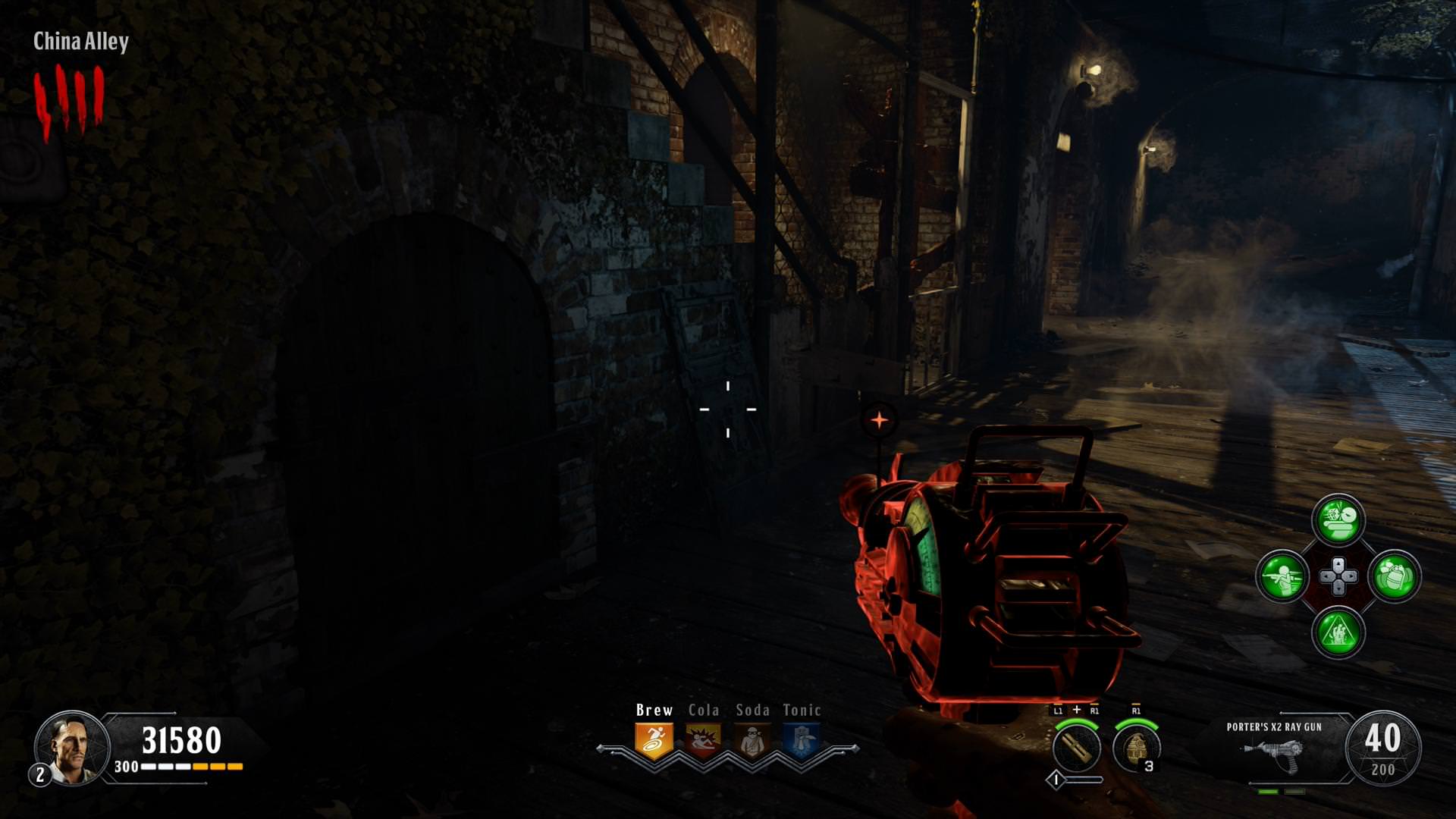Activate the green rocket-launcher soldier elixir

click(x=1282, y=576)
